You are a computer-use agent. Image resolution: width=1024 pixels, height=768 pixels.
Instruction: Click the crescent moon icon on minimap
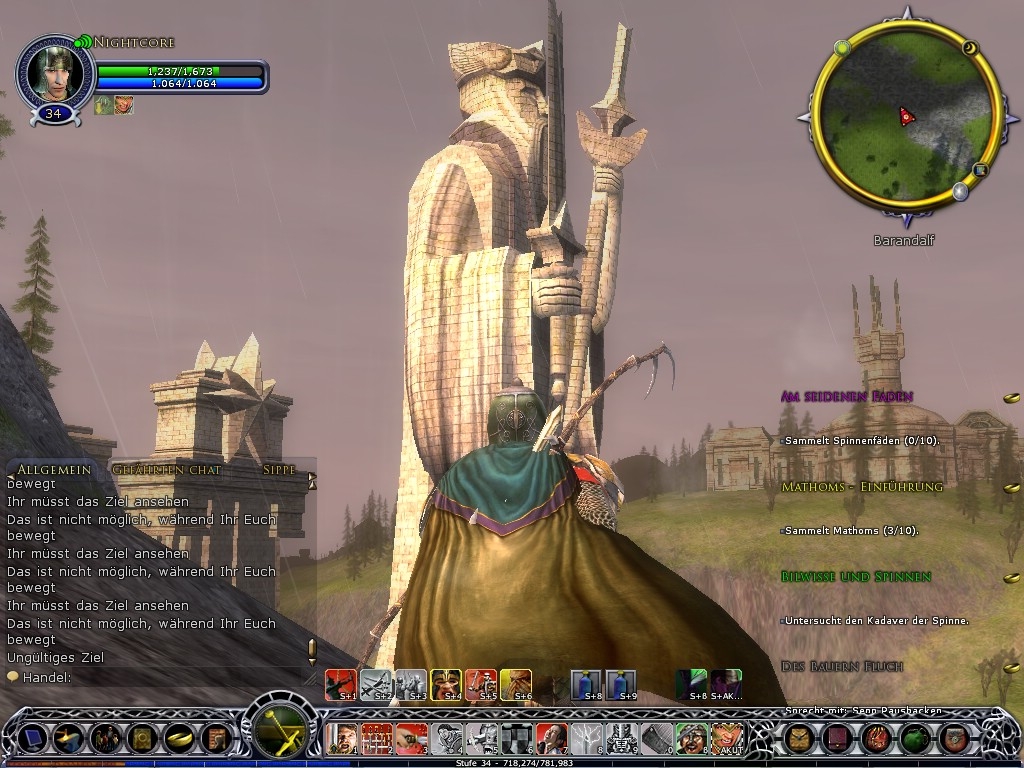tap(969, 48)
